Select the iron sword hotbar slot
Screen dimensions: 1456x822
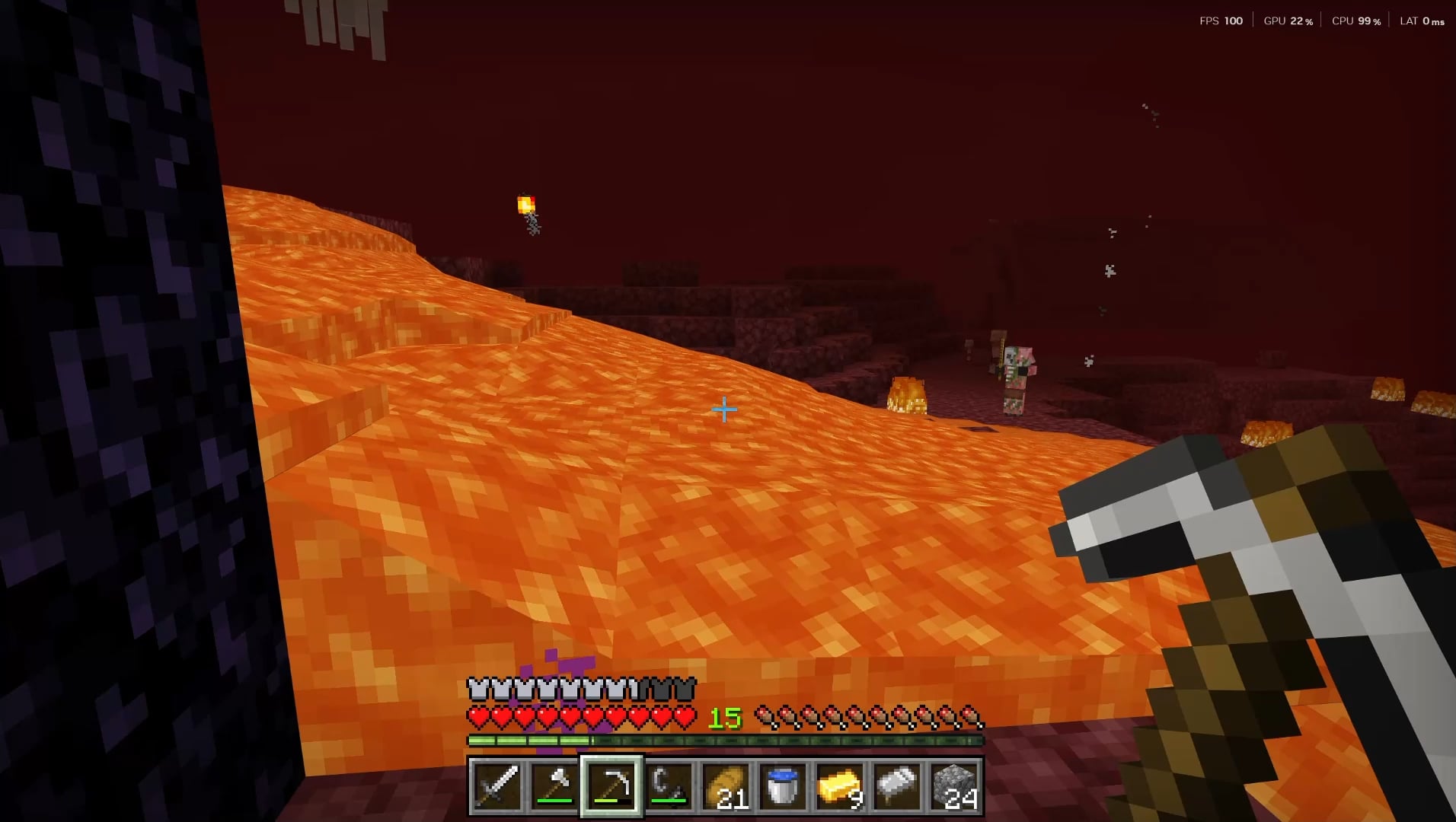[497, 785]
